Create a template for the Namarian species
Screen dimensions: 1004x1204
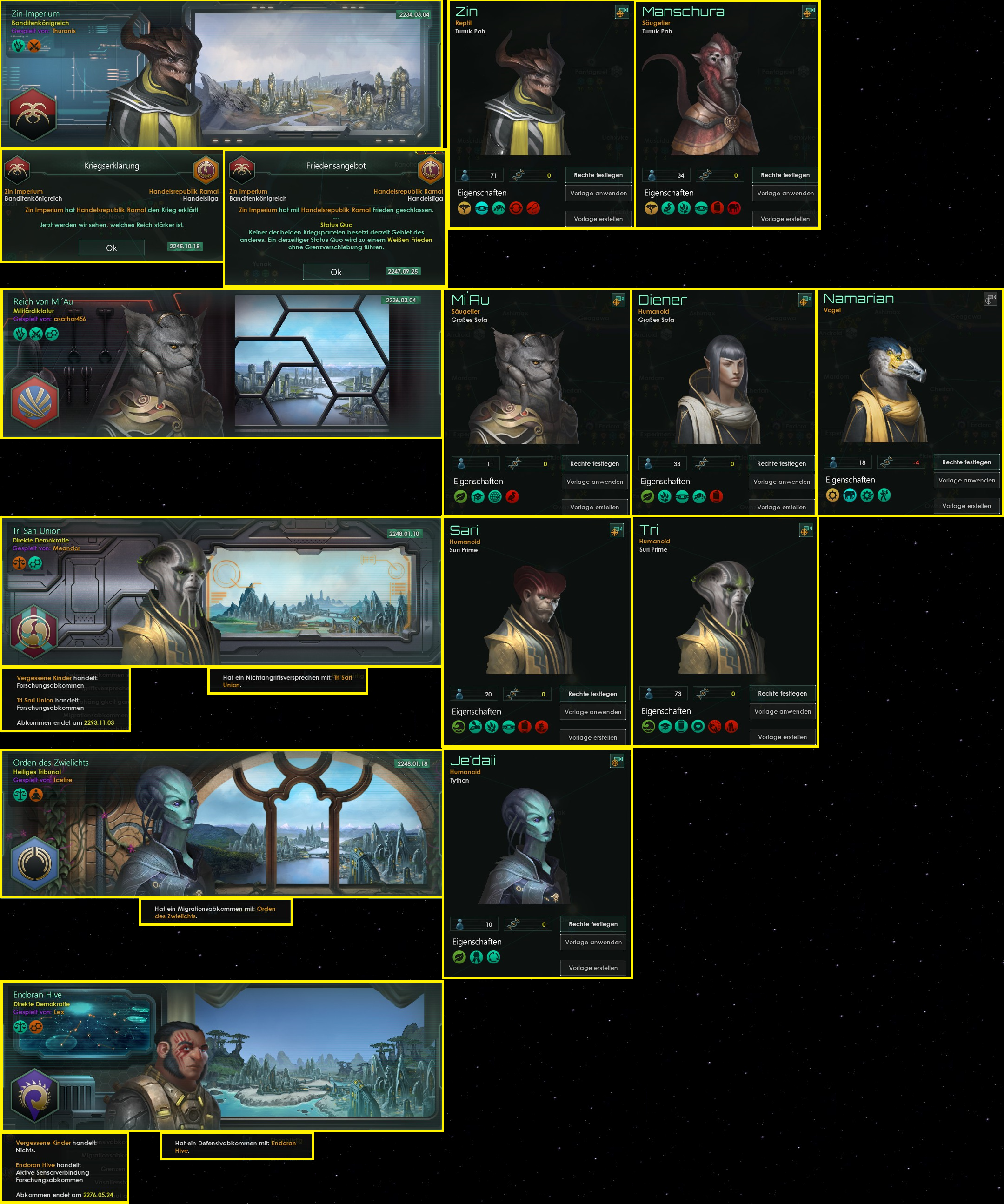point(966,506)
